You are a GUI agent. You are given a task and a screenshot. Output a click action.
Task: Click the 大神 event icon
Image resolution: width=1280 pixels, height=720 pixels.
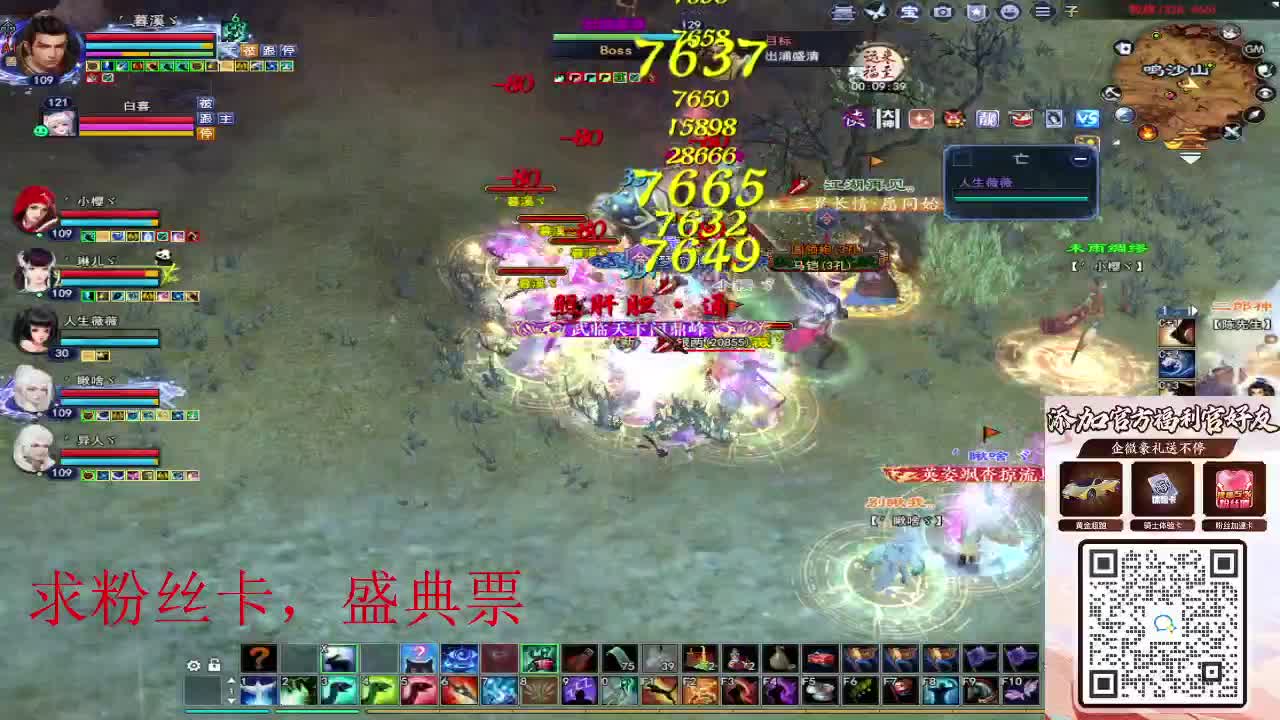(888, 119)
